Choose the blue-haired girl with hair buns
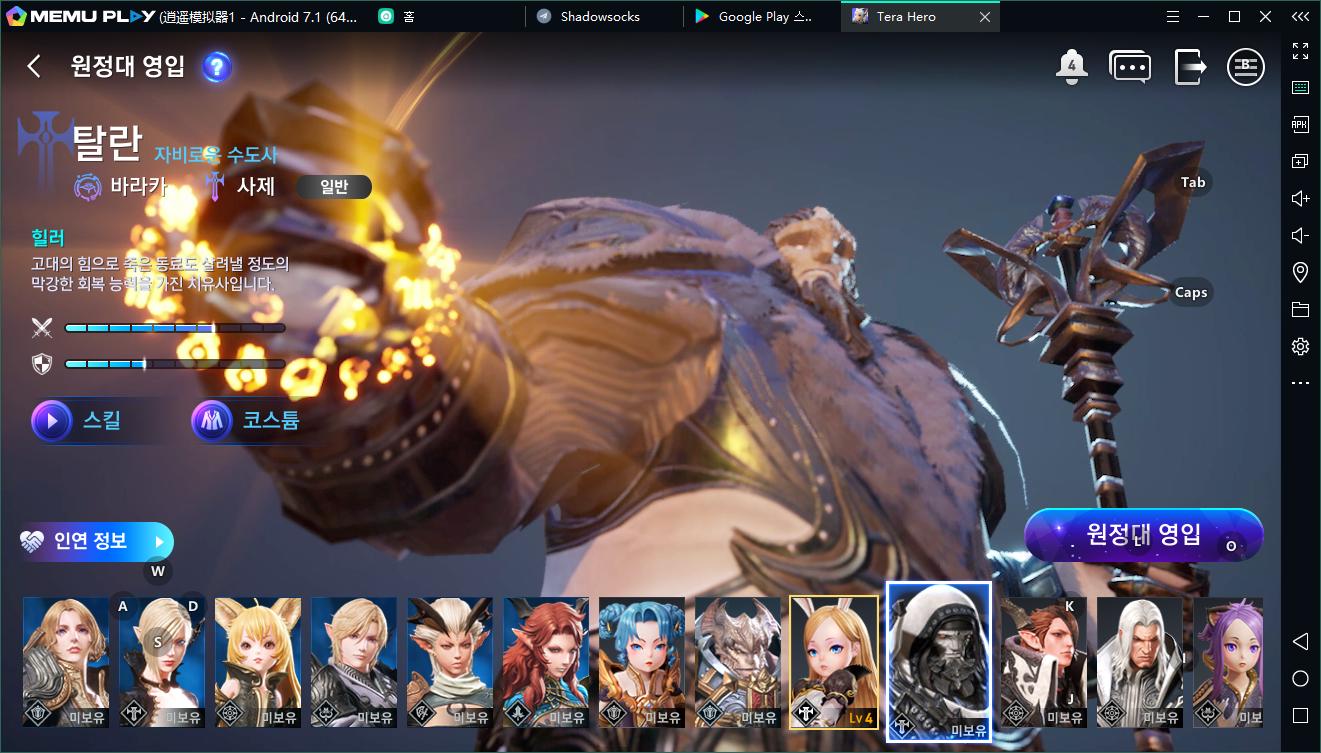Viewport: 1321px width, 753px height. [642, 662]
